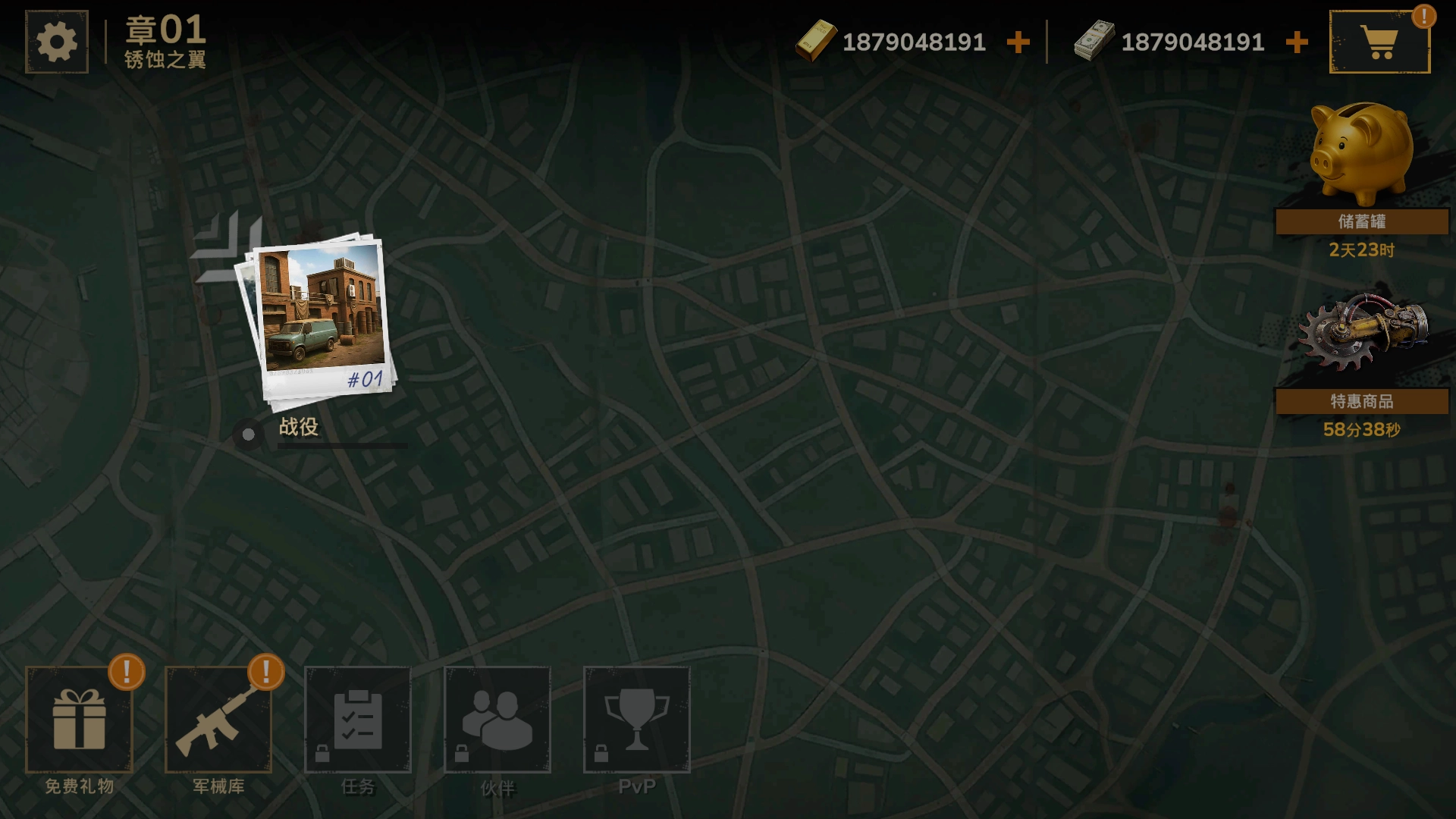
Task: Tap the plus next to the cash stack
Action: 1297,42
